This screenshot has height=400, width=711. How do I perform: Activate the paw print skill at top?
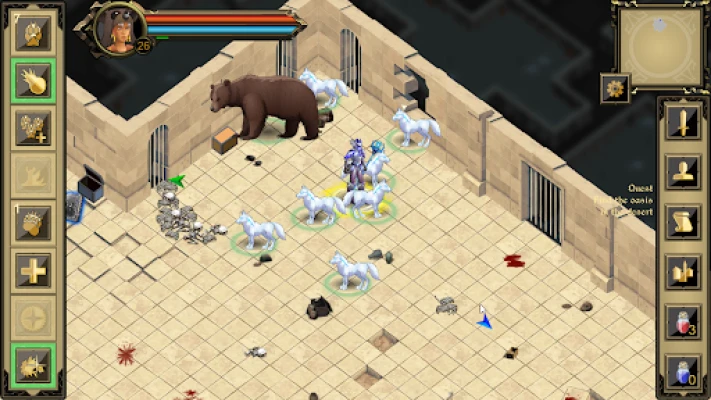tap(33, 32)
